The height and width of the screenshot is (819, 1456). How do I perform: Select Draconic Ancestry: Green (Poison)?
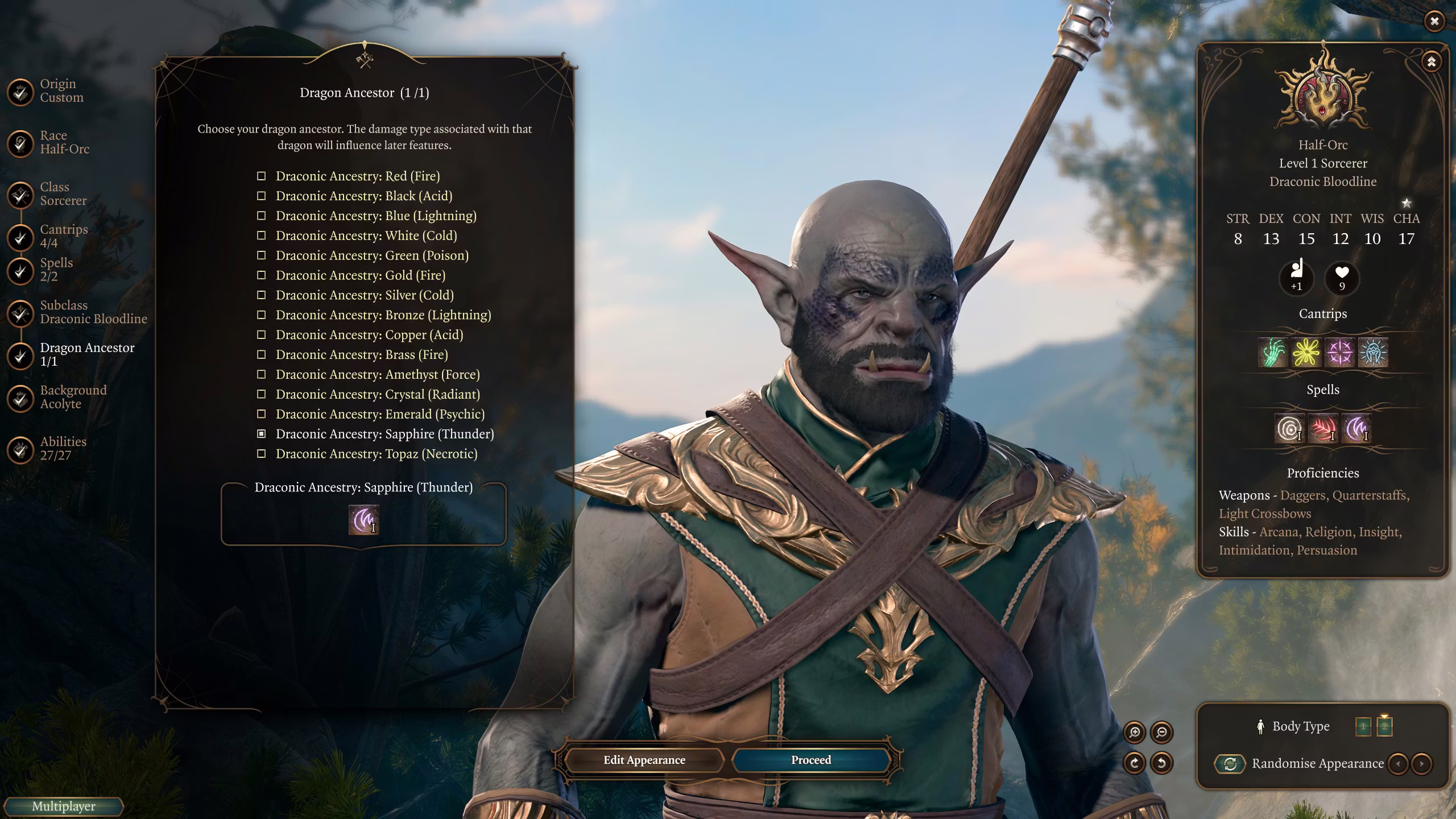click(x=372, y=255)
